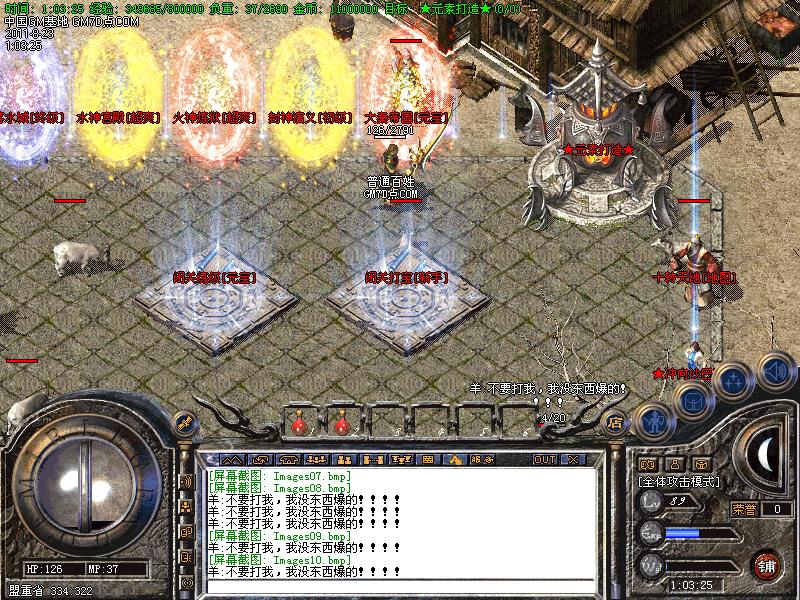Click the steering-wheel icon above attack mode
800x600 pixels.
(702, 464)
